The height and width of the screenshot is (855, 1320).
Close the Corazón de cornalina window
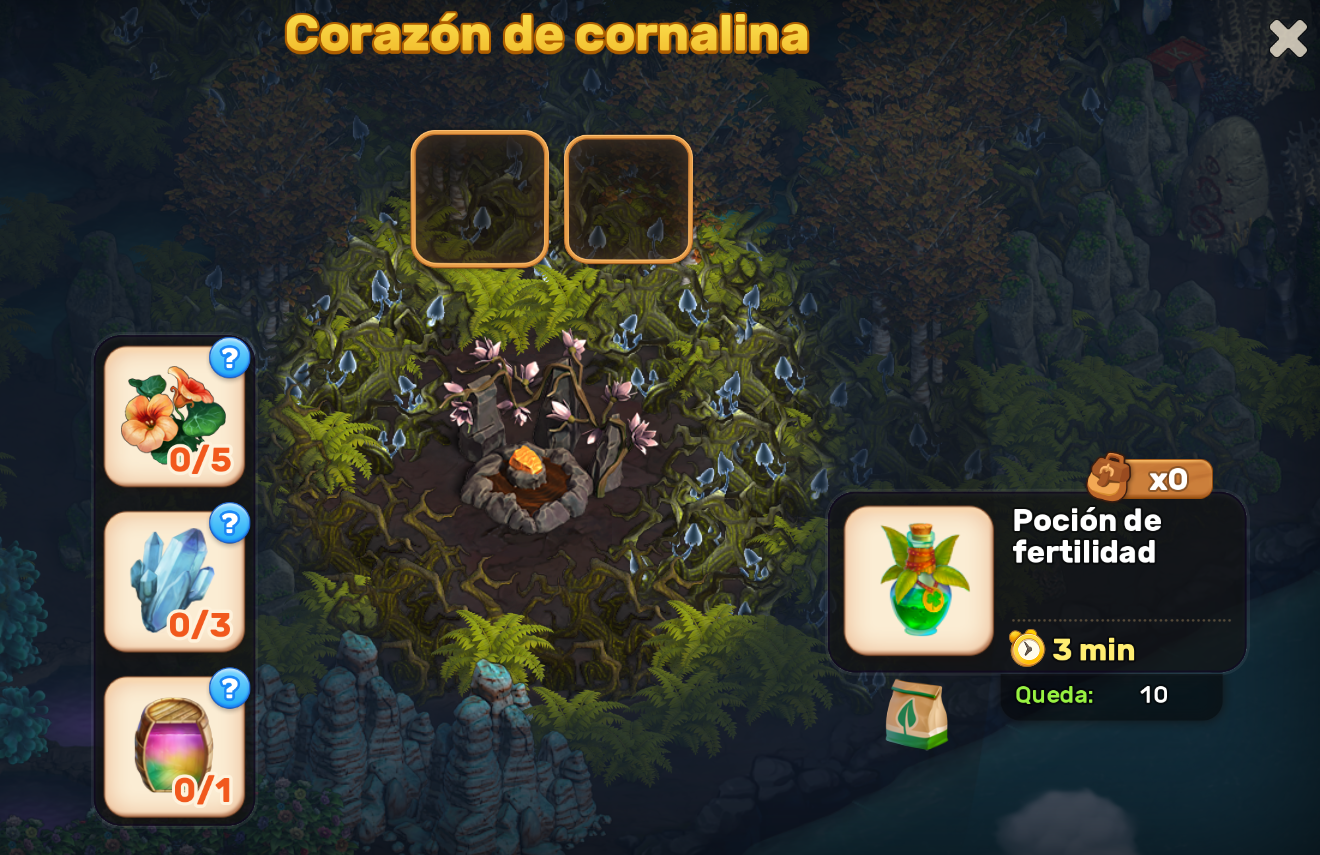[x=1287, y=39]
